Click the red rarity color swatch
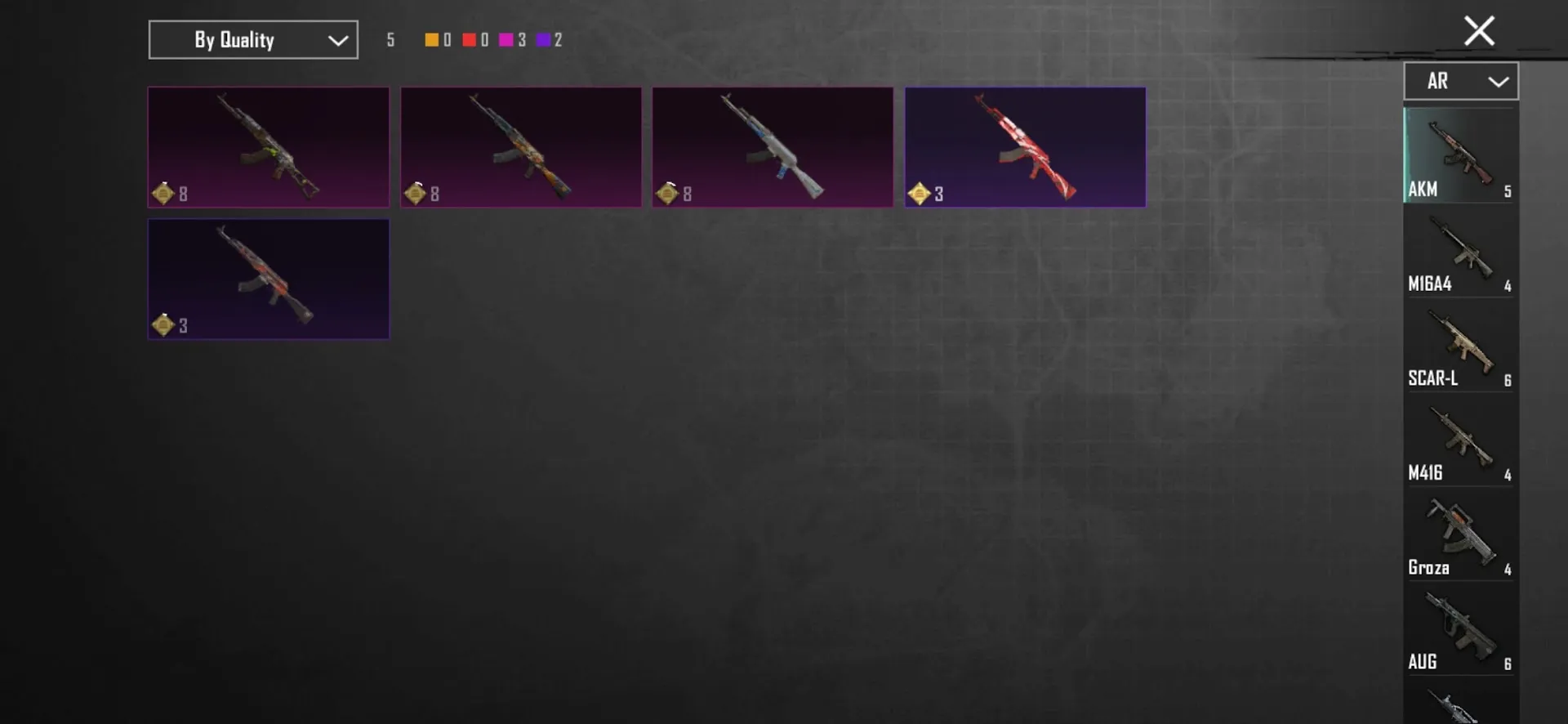The image size is (1568, 724). click(470, 38)
